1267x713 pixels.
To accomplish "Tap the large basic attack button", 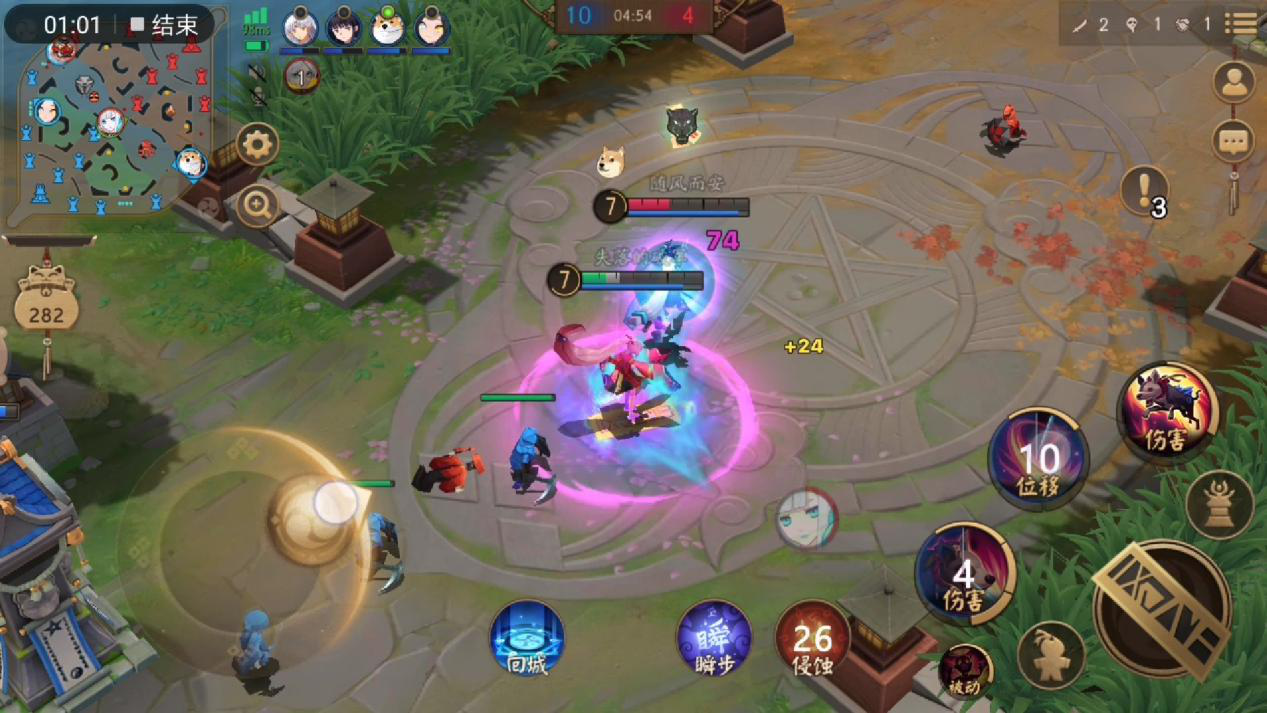I will (1161, 609).
